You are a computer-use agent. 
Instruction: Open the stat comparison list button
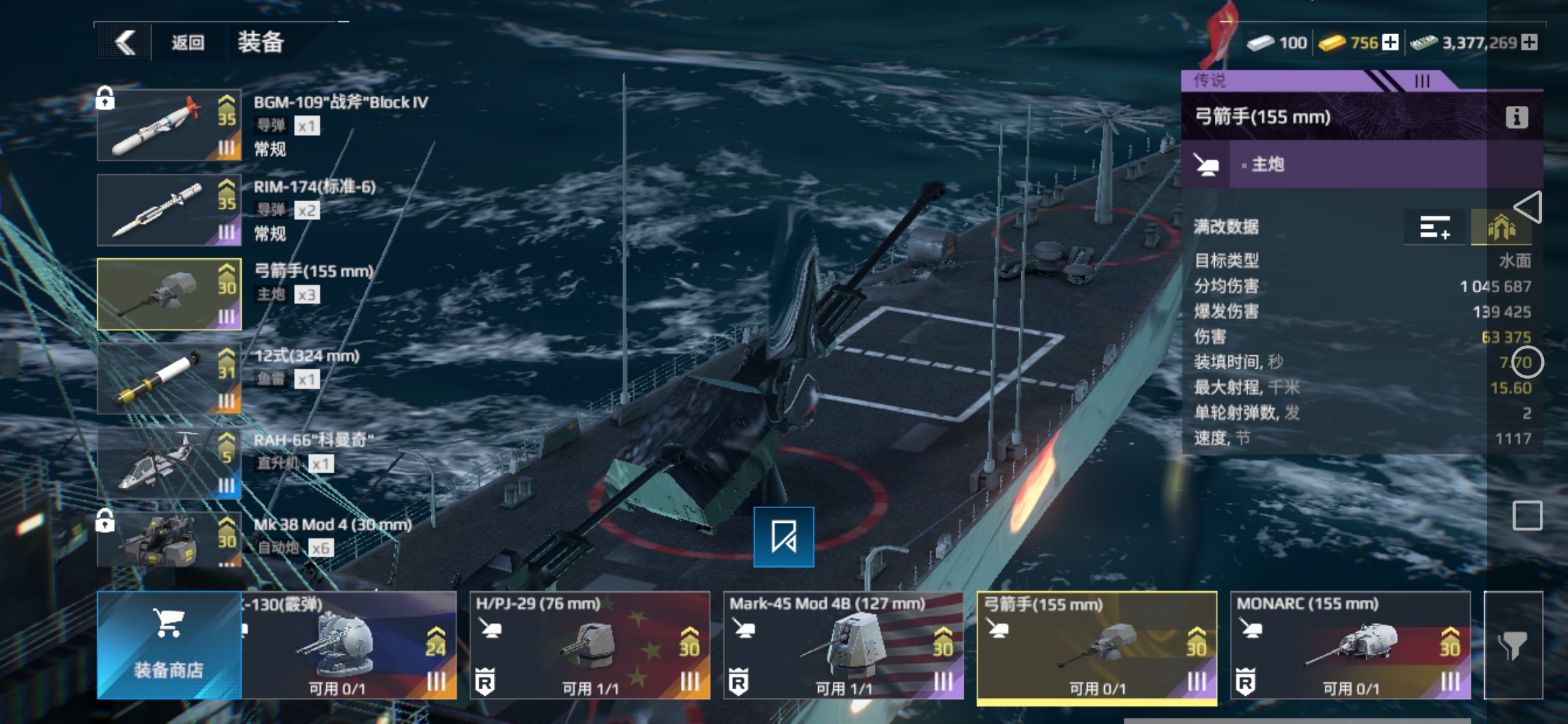tap(1435, 228)
